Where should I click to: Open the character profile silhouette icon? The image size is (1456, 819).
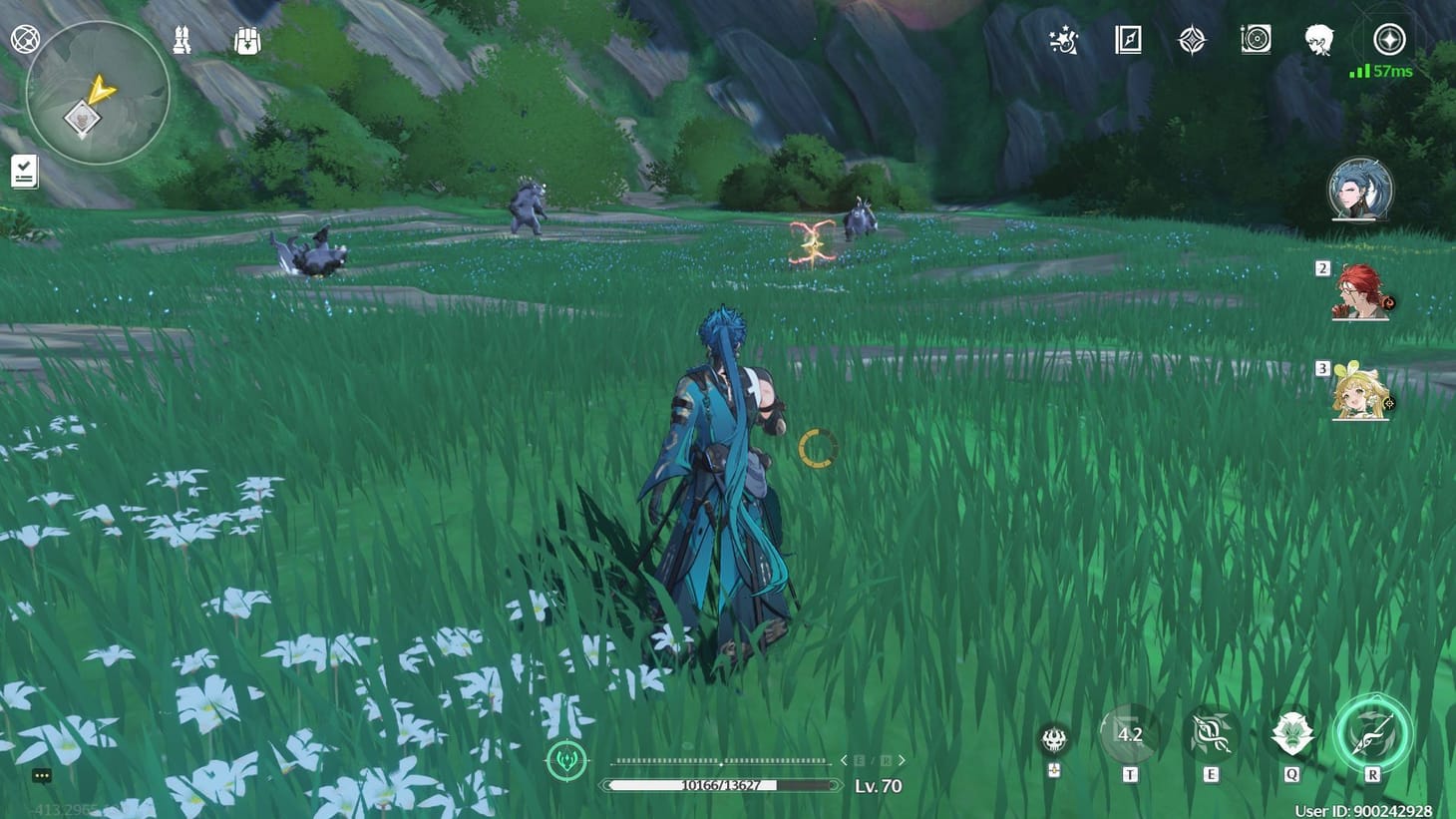coord(1318,38)
